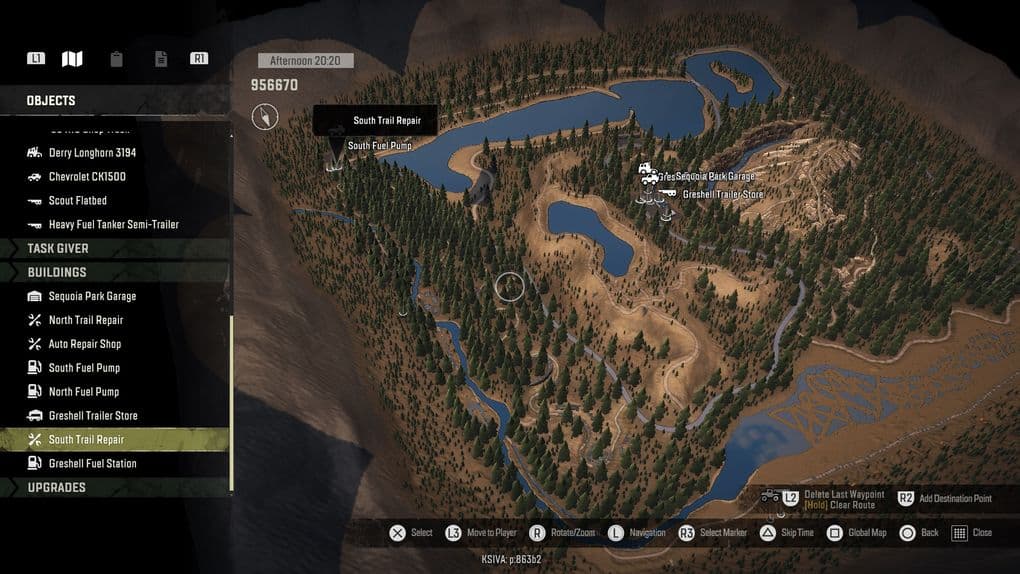Viewport: 1020px width, 574px height.
Task: Select Derry Longhorn 3194 in objects list
Action: point(92,153)
